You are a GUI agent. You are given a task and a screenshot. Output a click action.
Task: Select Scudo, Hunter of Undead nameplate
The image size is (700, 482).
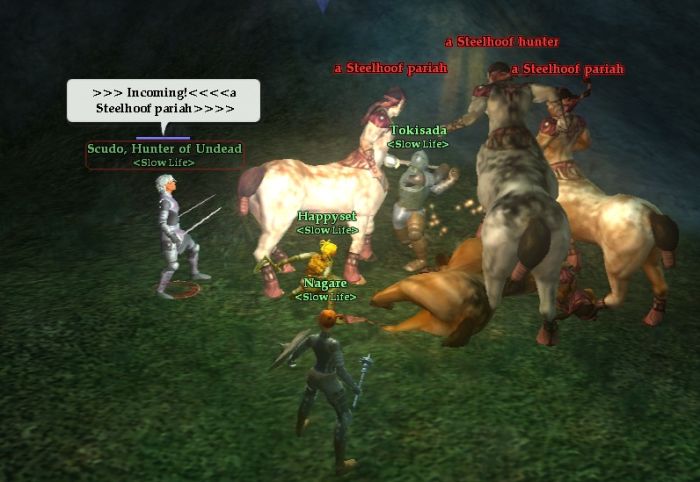tap(164, 149)
